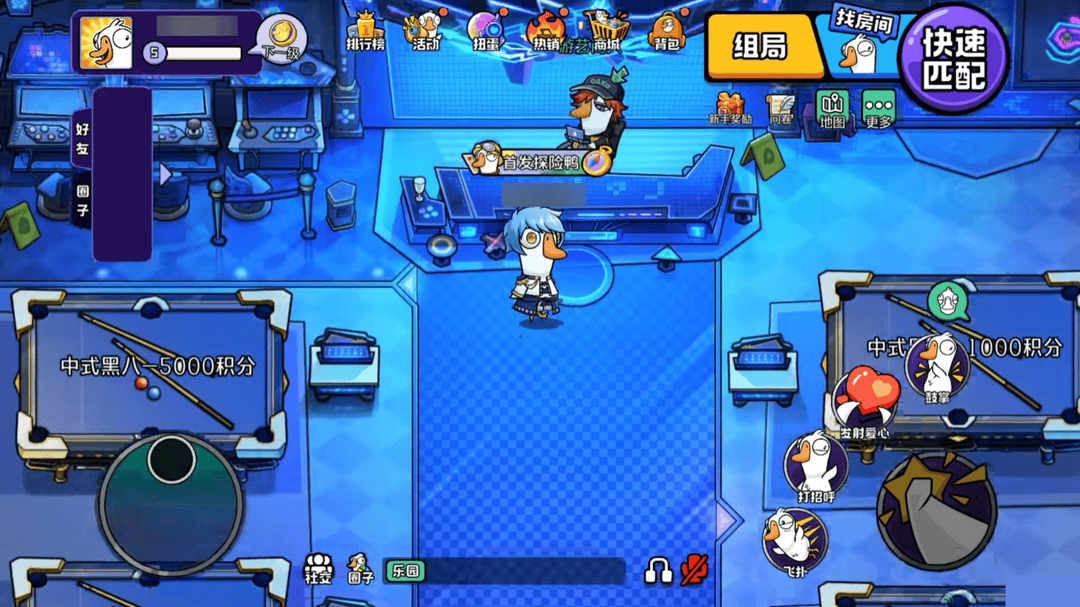Switch to the 圈子 circle side tab

(82, 197)
